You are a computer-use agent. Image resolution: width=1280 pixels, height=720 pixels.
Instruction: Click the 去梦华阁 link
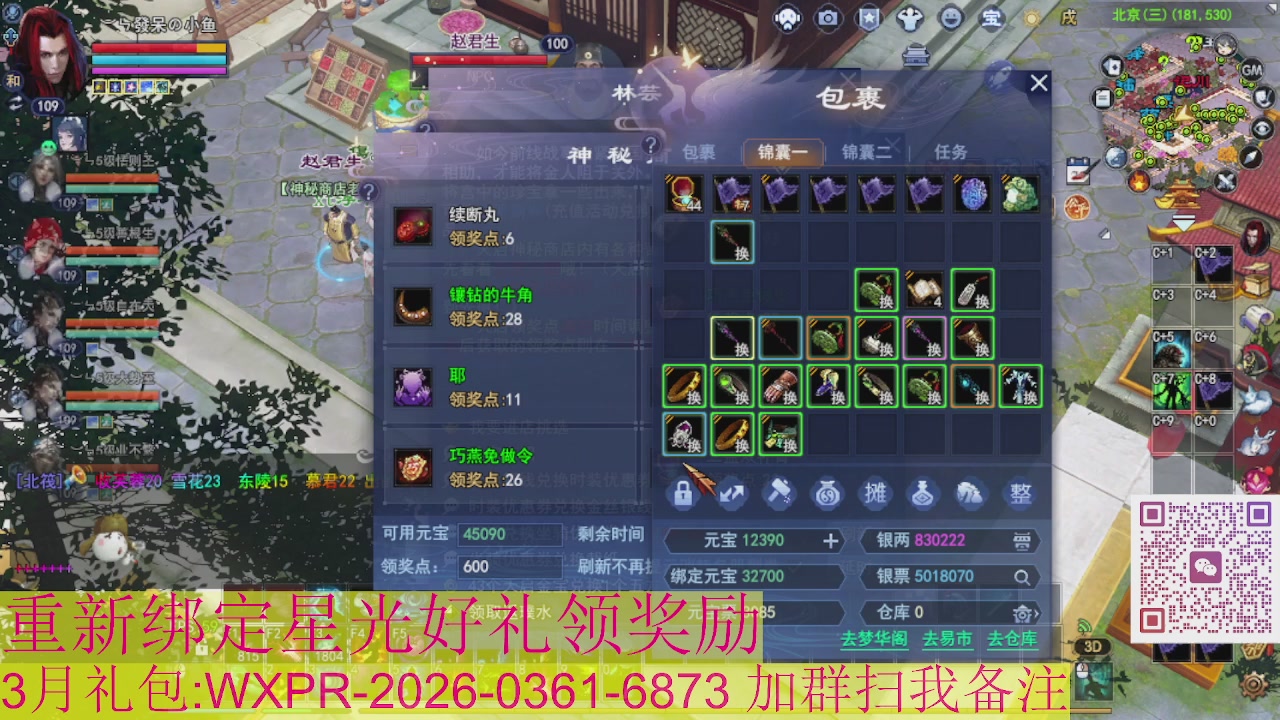tap(875, 638)
